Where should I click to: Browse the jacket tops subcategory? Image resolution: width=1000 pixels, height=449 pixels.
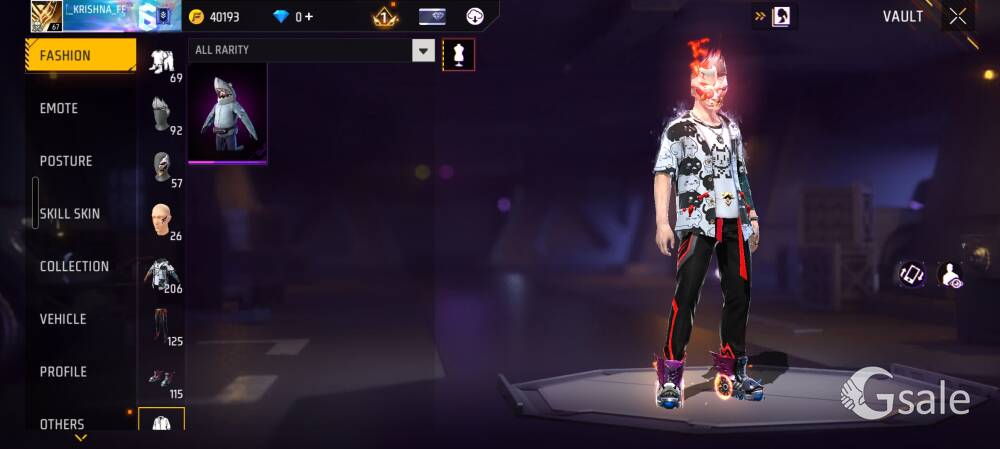[161, 273]
